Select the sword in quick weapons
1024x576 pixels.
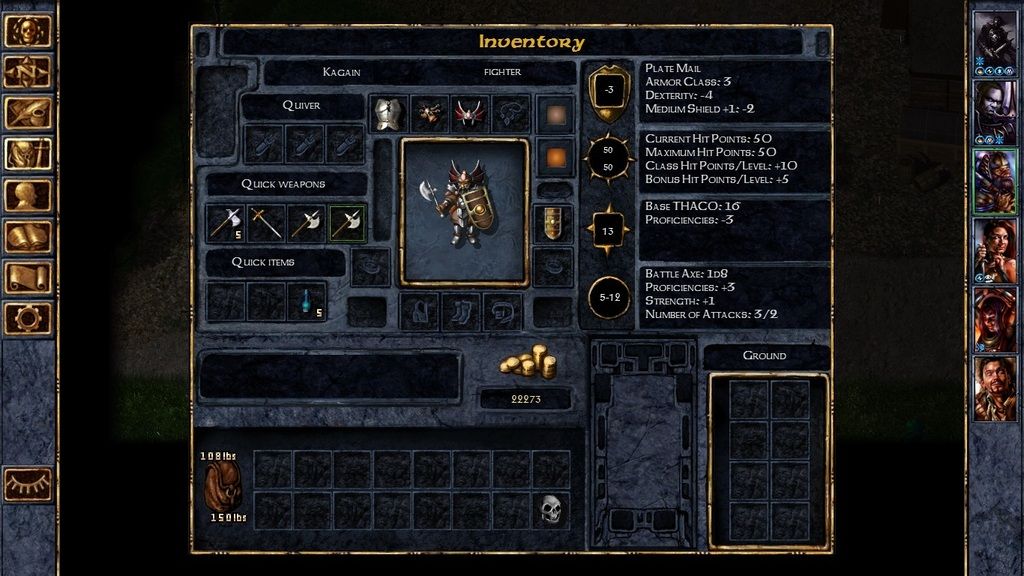point(266,223)
